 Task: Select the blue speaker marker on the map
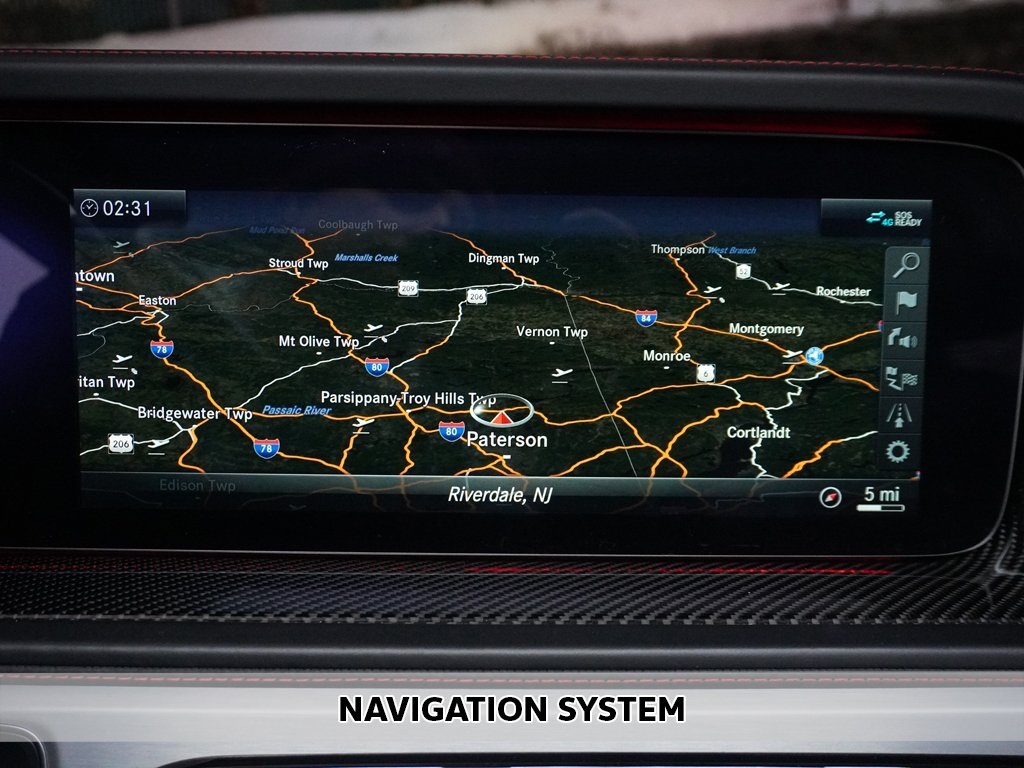[815, 355]
